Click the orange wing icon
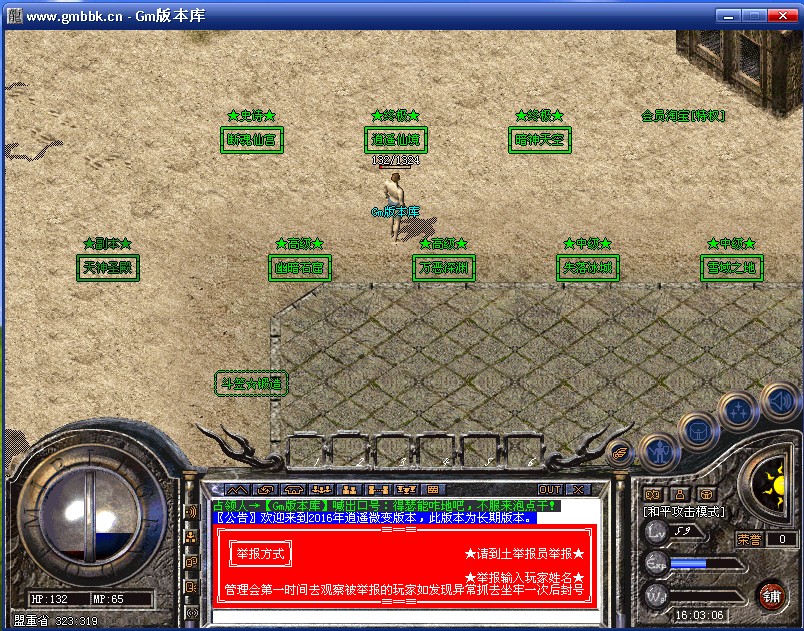Screen dimensions: 804x631 tap(620, 452)
